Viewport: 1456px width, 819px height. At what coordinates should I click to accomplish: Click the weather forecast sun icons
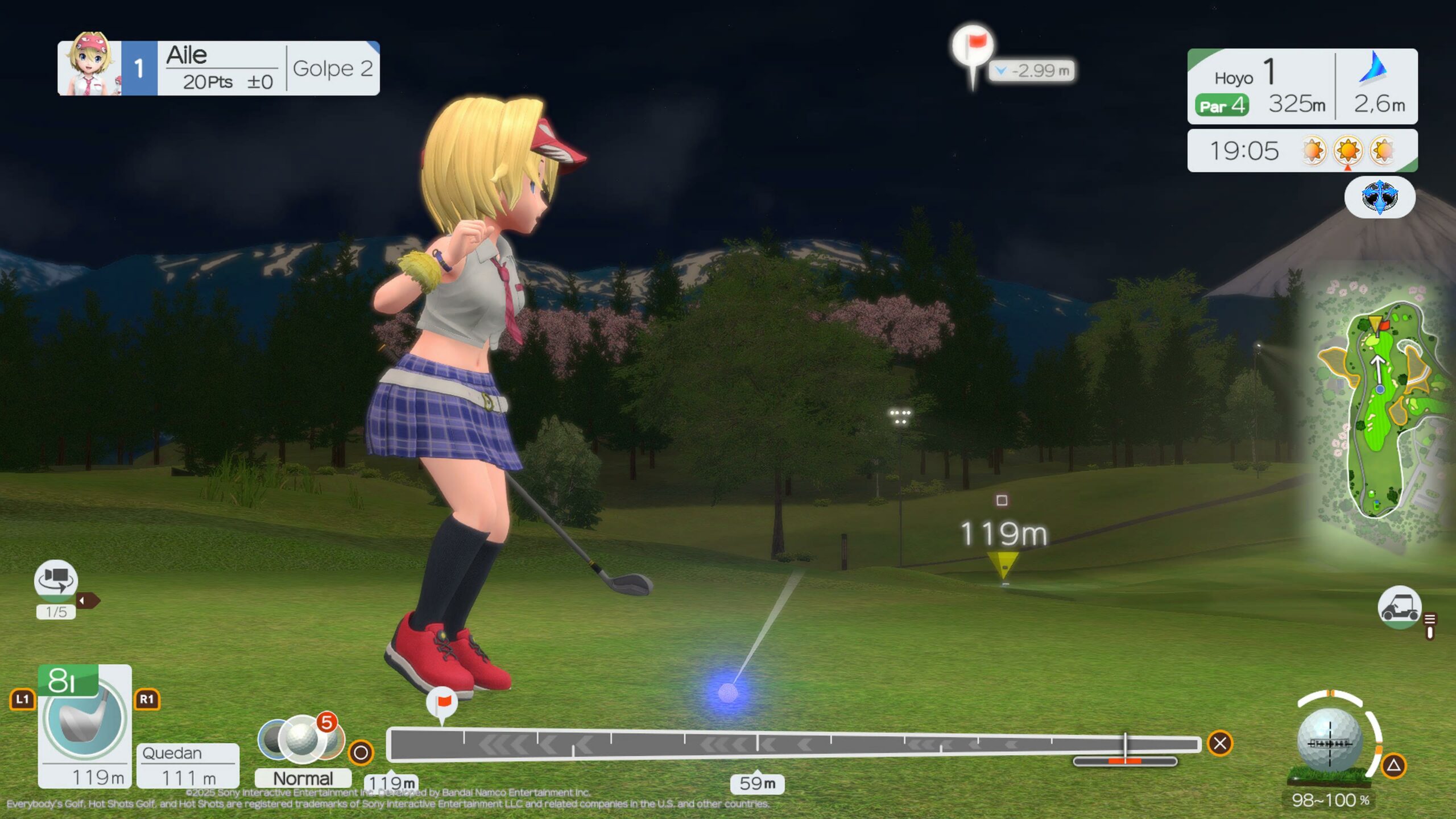click(x=1347, y=151)
